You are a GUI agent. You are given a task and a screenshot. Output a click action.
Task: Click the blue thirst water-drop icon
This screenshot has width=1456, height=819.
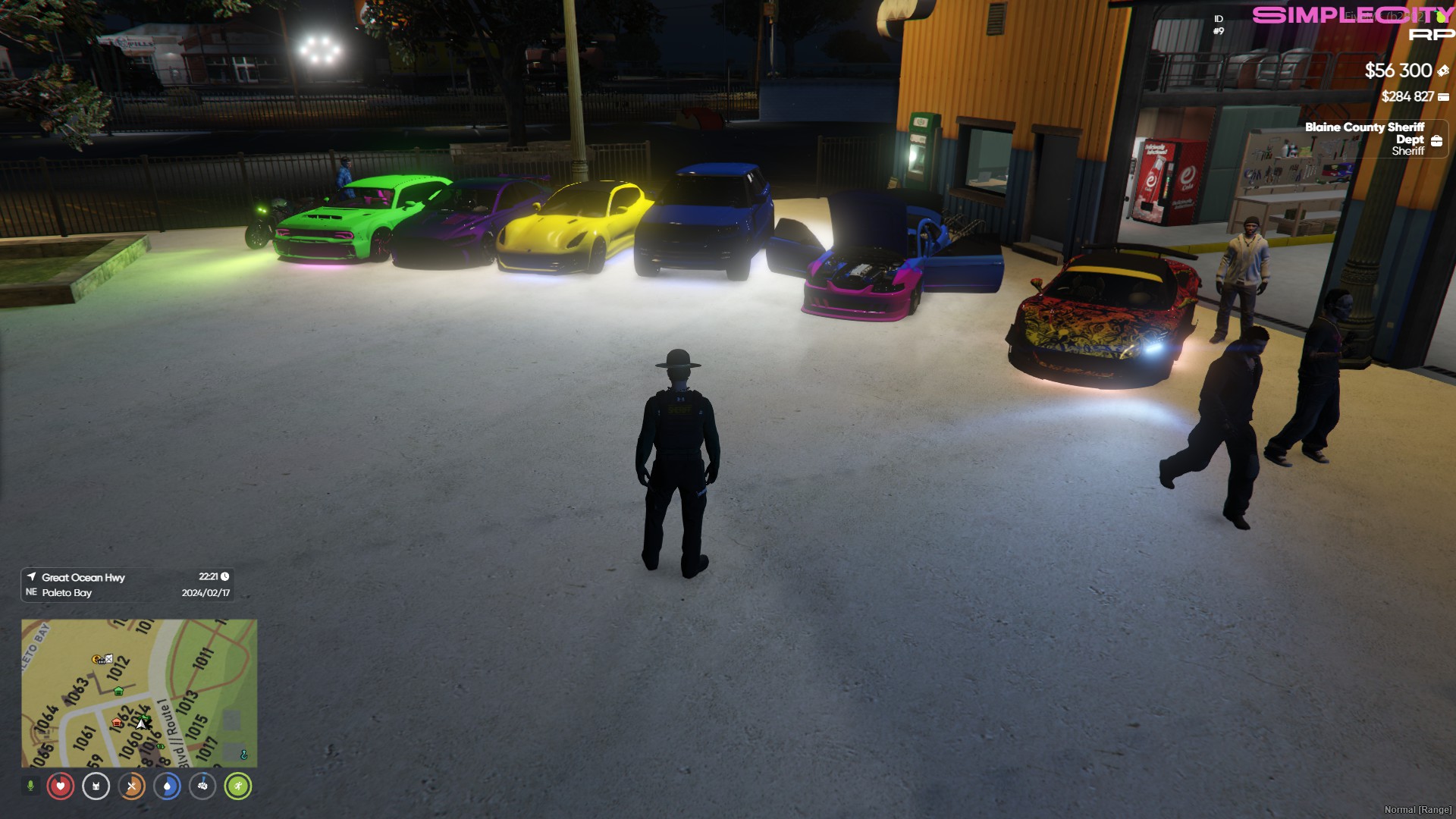pyautogui.click(x=168, y=786)
